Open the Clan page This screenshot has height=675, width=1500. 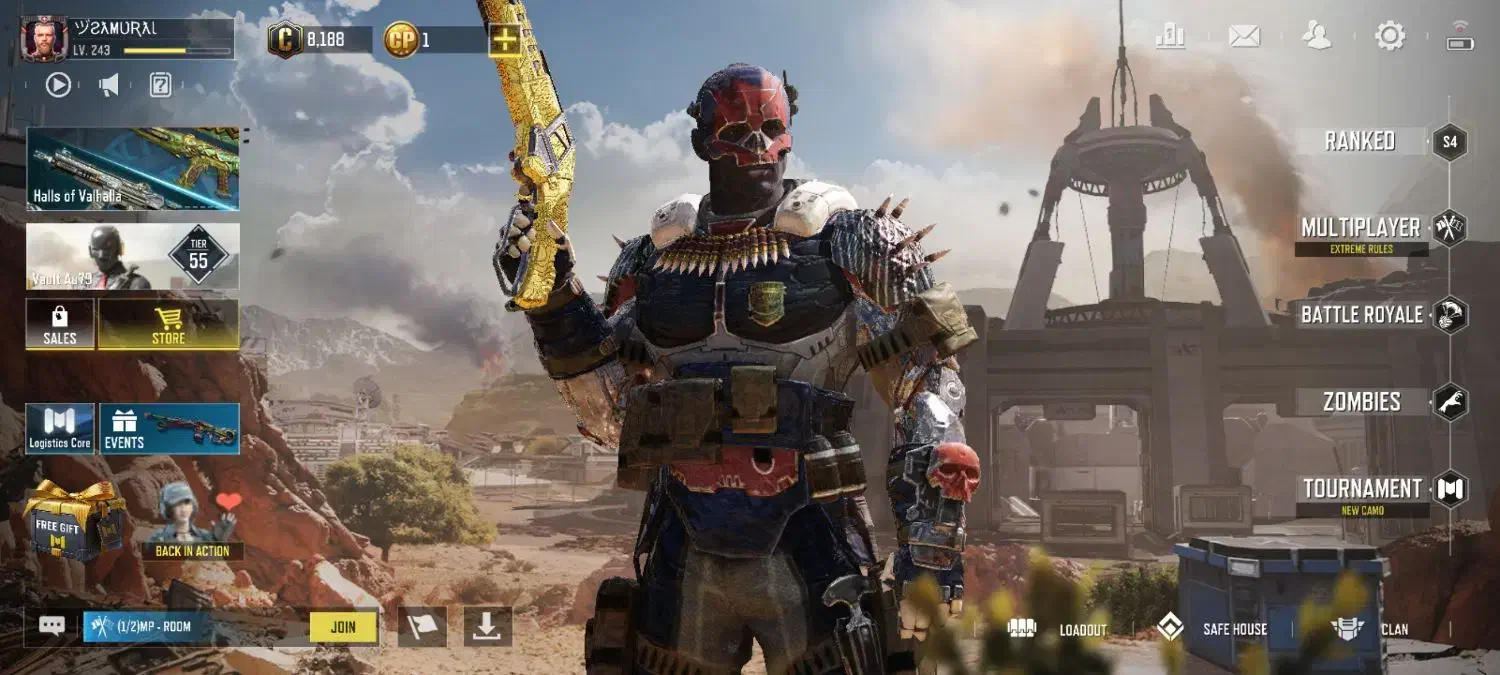pyautogui.click(x=1370, y=629)
